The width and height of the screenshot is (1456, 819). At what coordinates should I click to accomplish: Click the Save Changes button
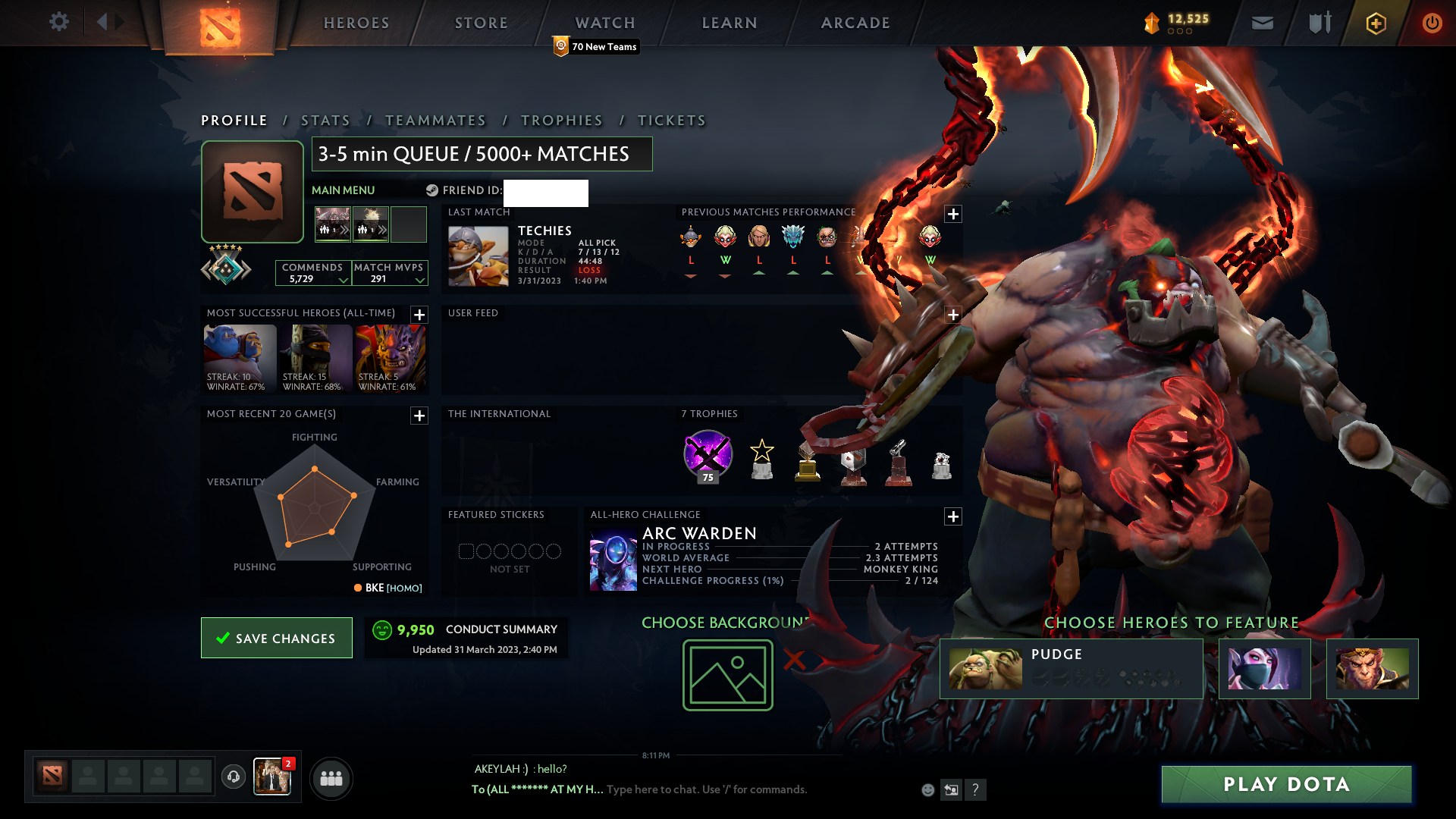pyautogui.click(x=276, y=638)
